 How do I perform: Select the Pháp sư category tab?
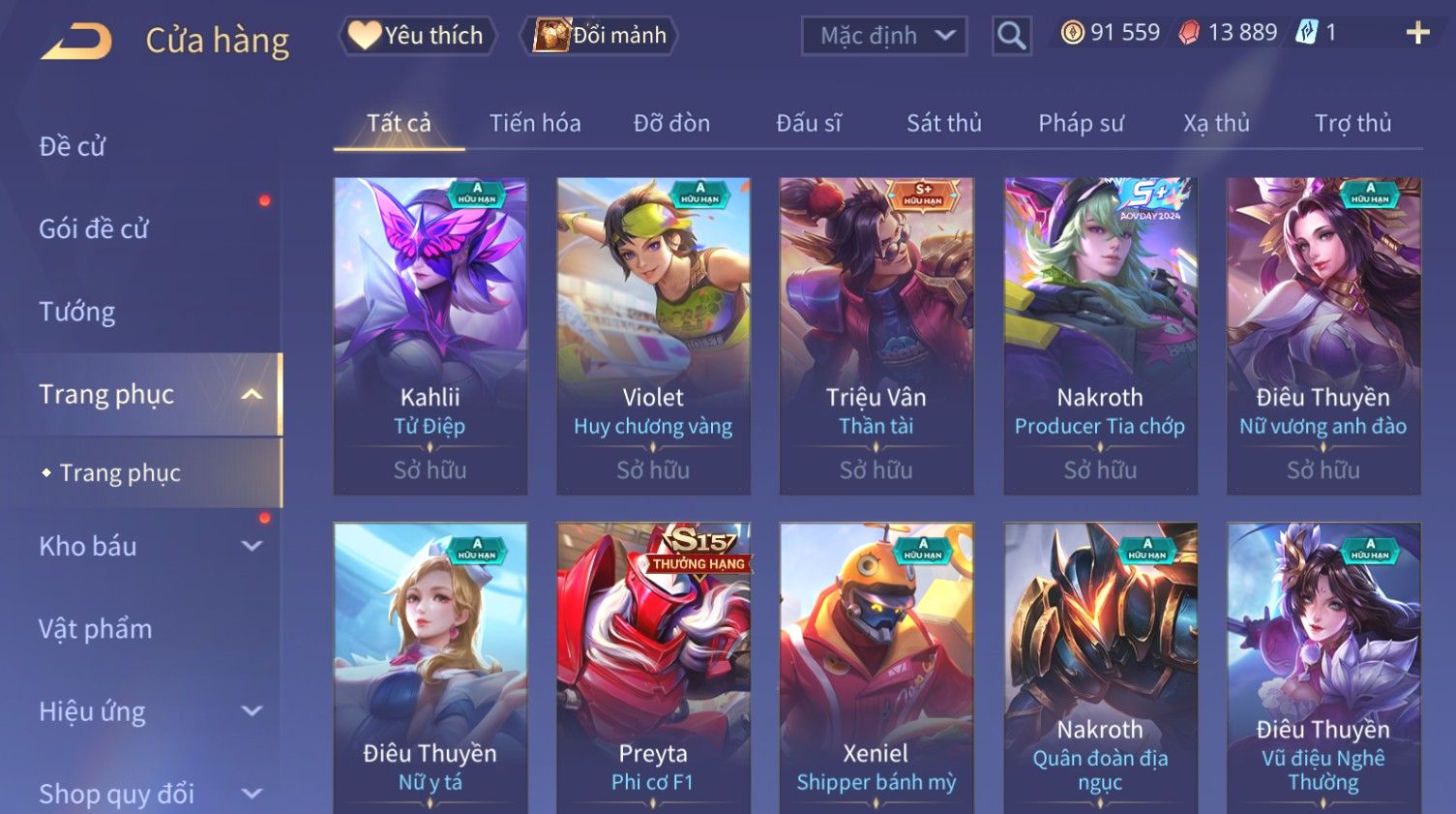1081,124
